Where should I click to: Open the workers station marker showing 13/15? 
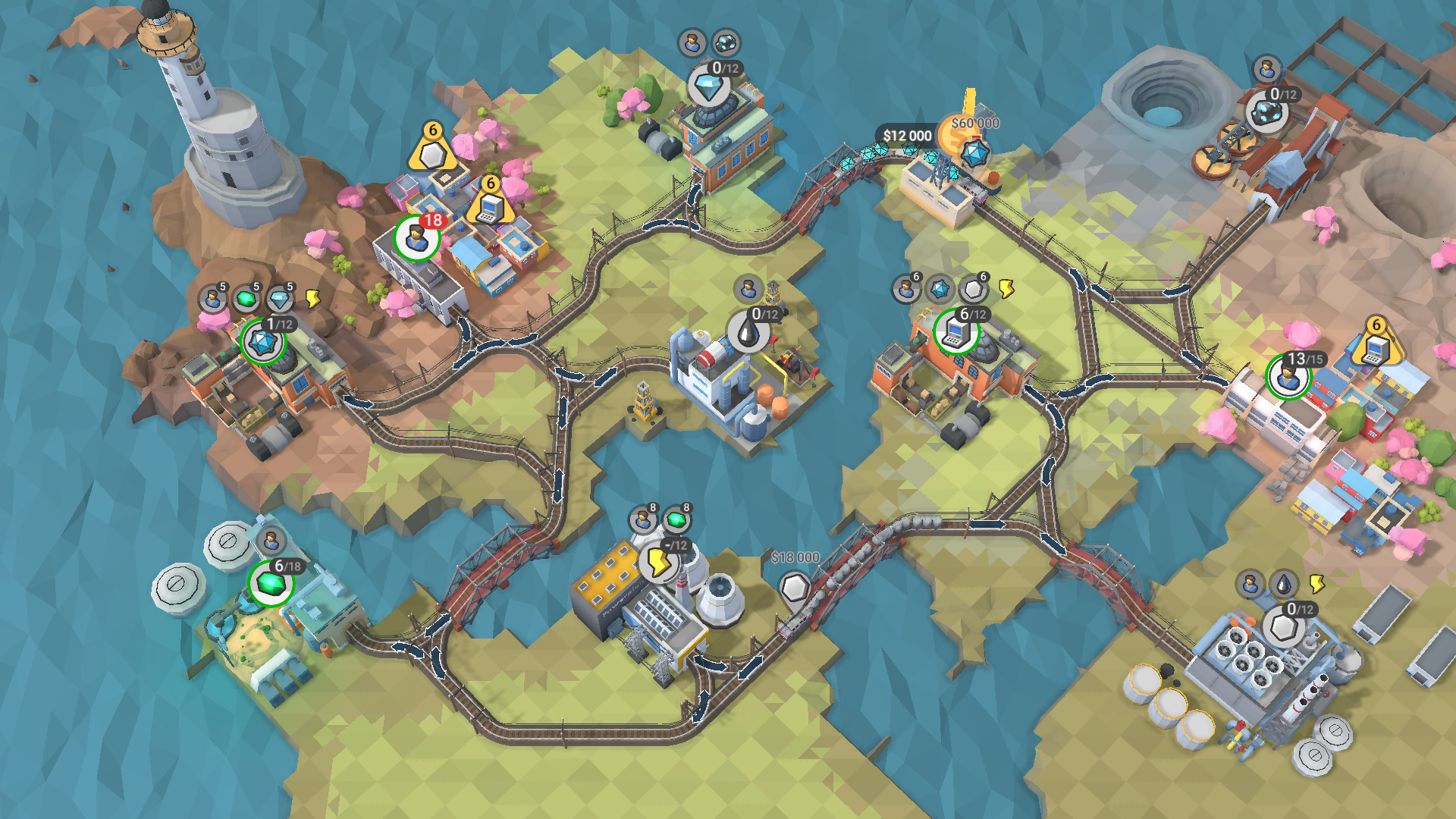[1288, 377]
